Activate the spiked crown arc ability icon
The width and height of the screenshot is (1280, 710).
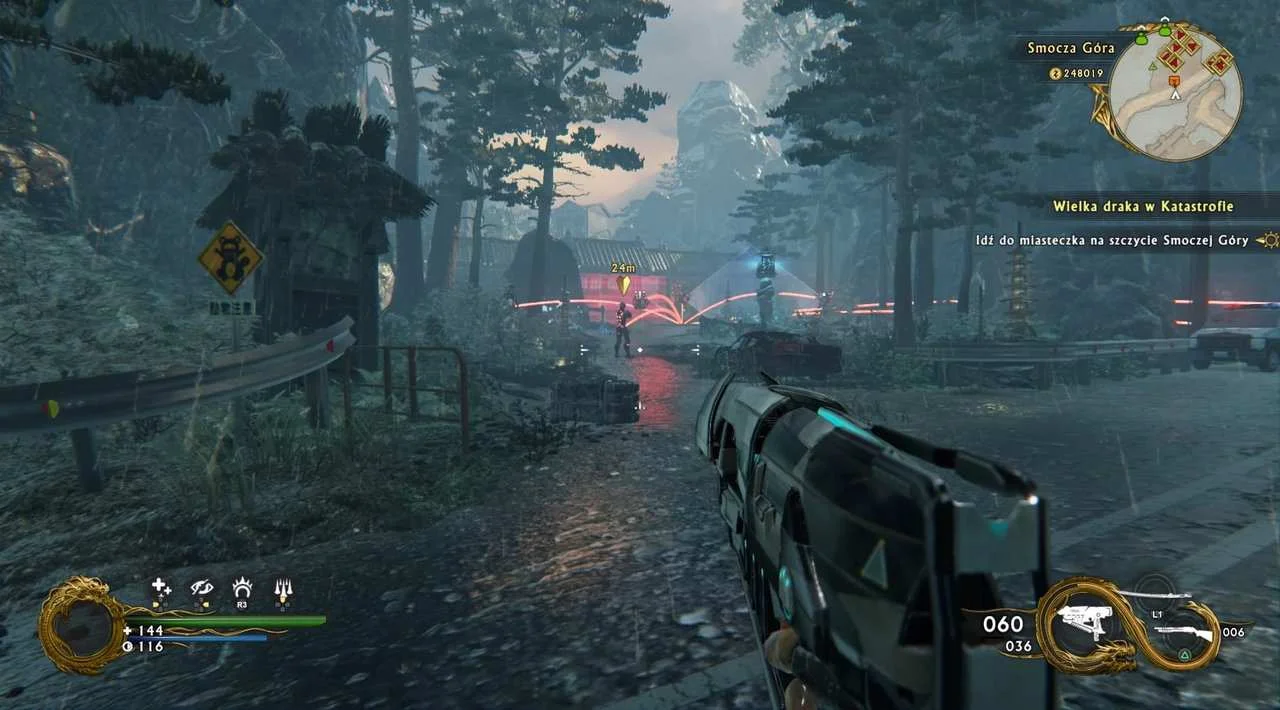(x=242, y=589)
